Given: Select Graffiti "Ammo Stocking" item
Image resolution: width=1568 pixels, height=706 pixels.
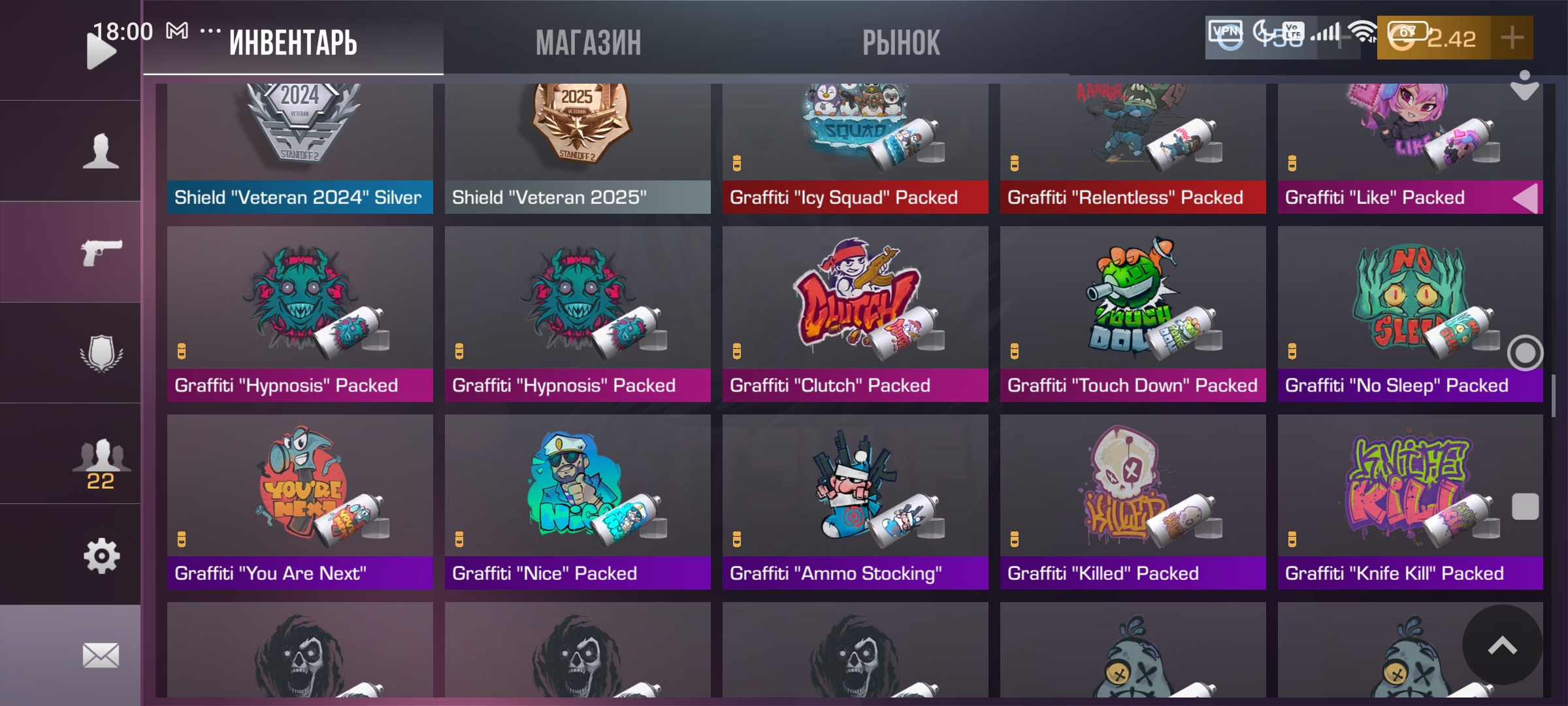Looking at the screenshot, I should (855, 502).
